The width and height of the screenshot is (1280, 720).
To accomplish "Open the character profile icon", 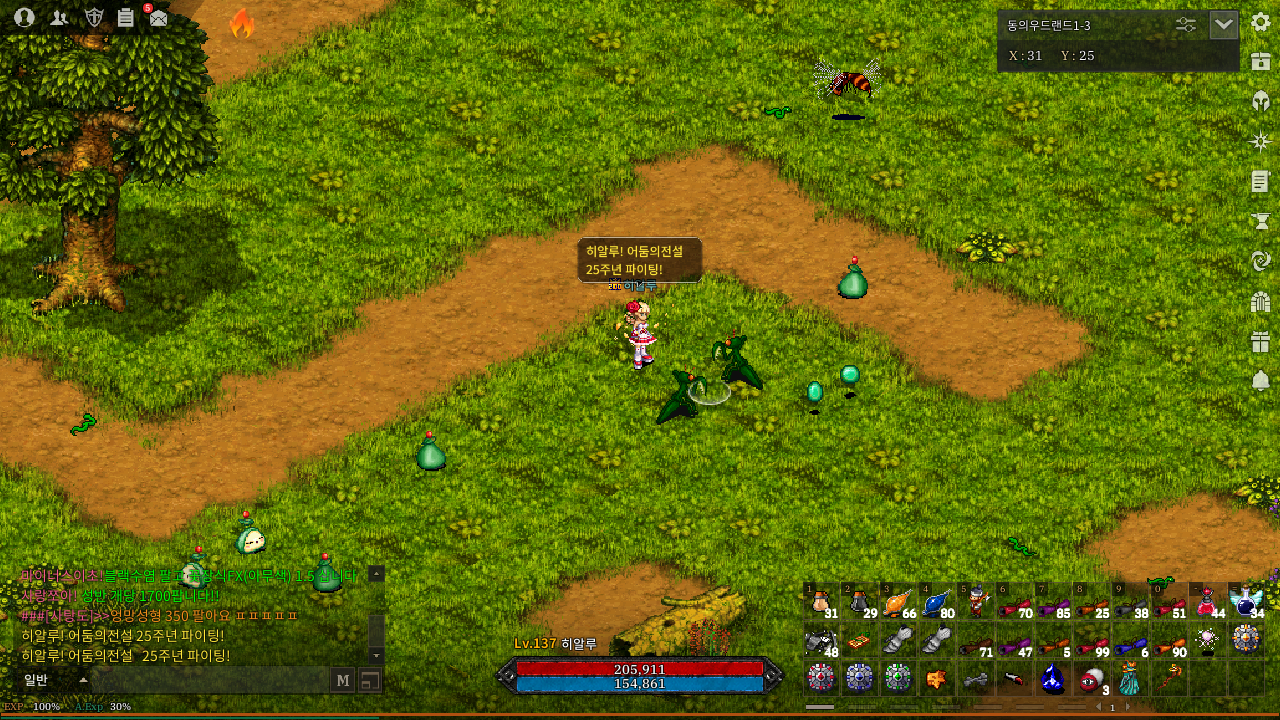I will coord(24,17).
